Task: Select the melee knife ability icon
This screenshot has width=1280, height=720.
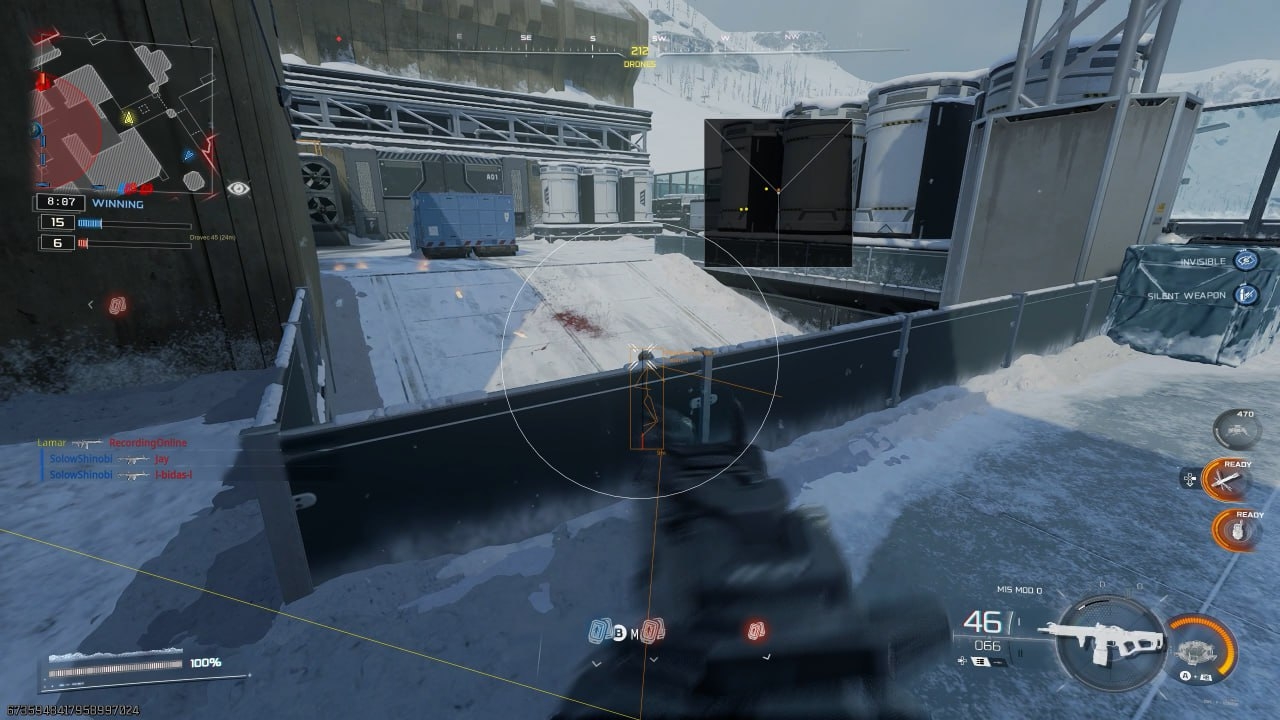Action: (1227, 478)
